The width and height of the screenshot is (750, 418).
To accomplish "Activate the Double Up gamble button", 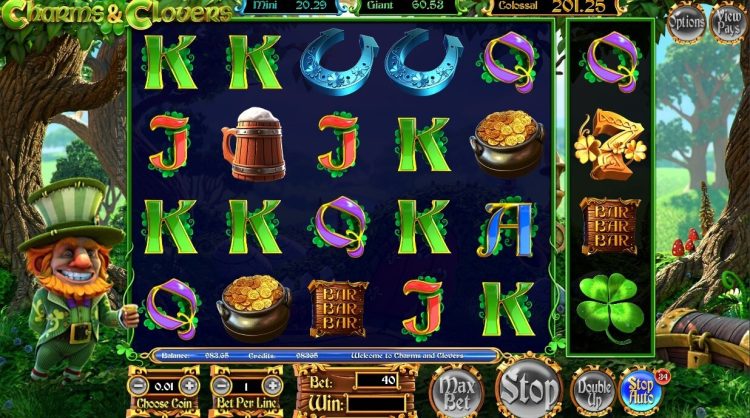I will [x=593, y=389].
